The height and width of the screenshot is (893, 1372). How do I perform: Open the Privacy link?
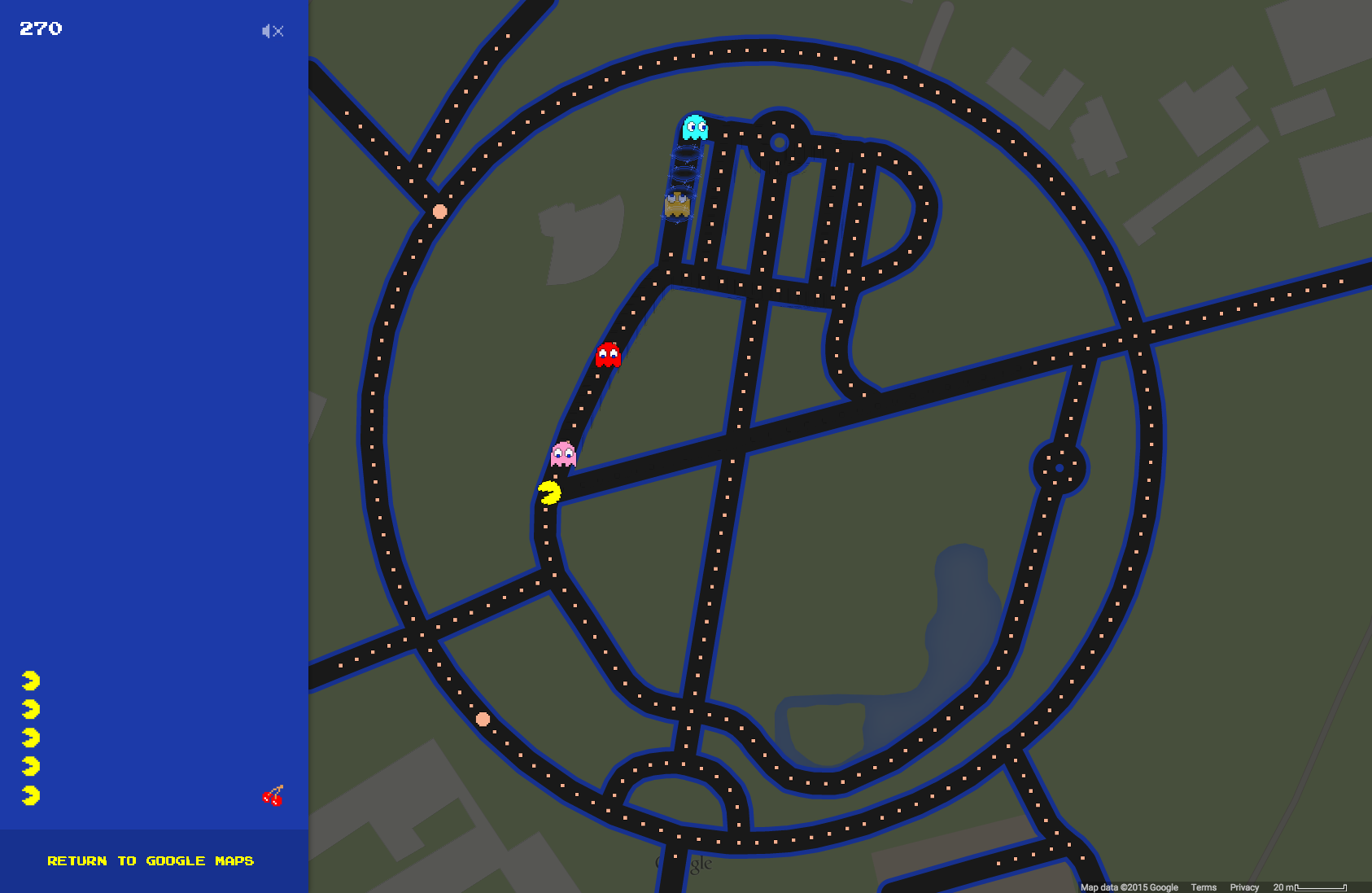pyautogui.click(x=1244, y=887)
